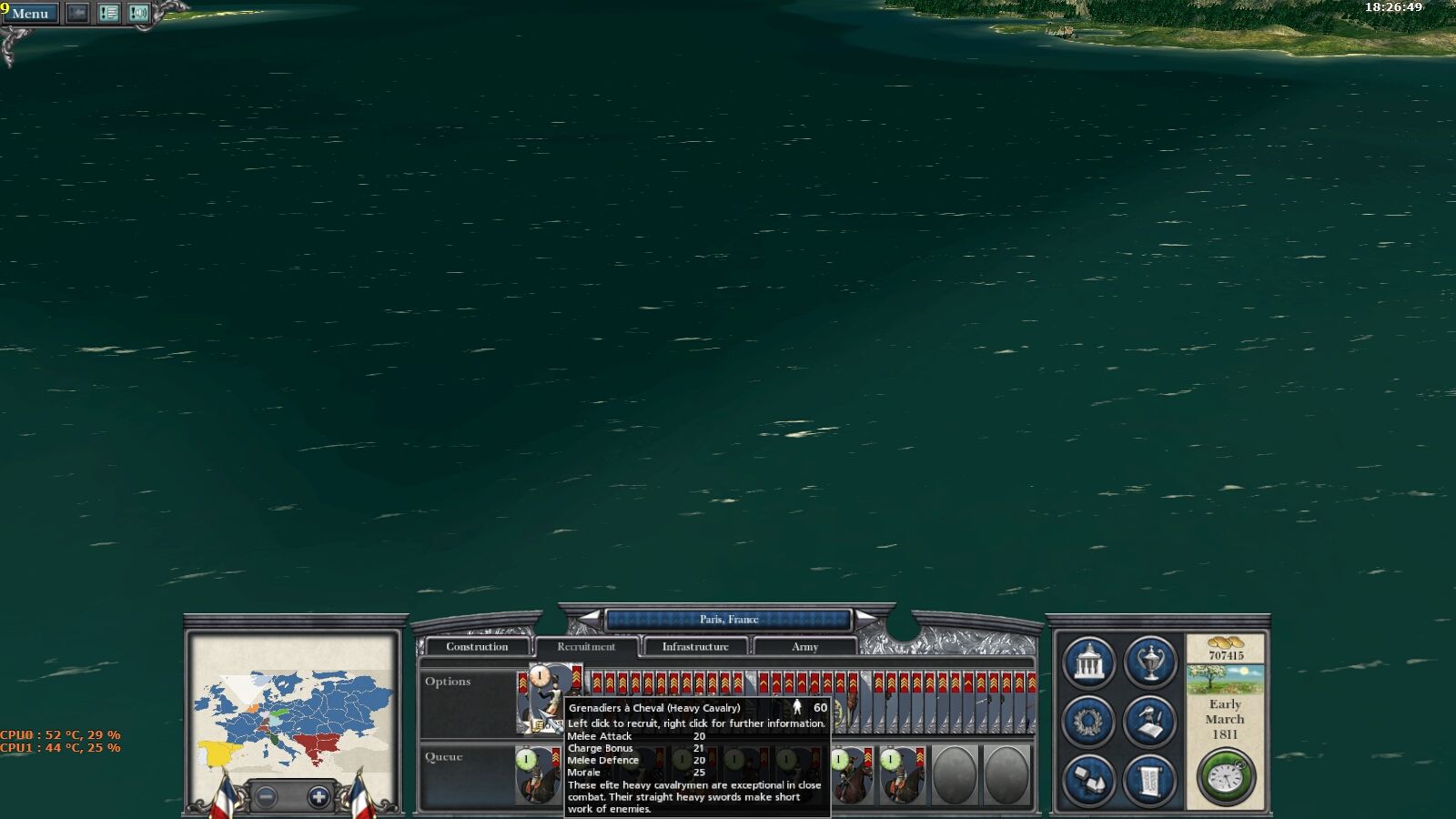Zoom out the minimap with minus button
The image size is (1456, 819).
267,797
